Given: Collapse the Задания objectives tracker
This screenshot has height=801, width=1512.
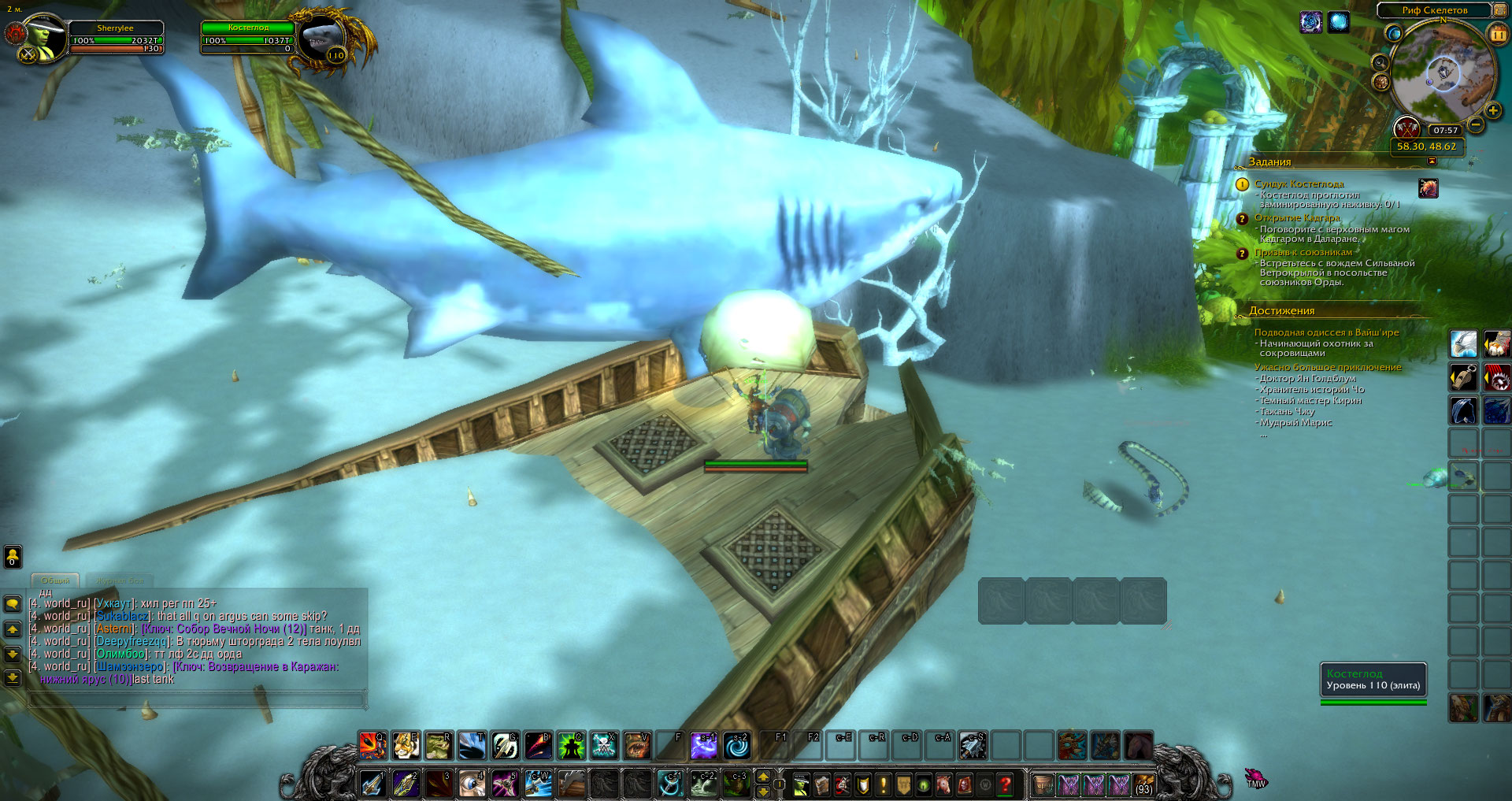Looking at the screenshot, I should pos(1432,161).
